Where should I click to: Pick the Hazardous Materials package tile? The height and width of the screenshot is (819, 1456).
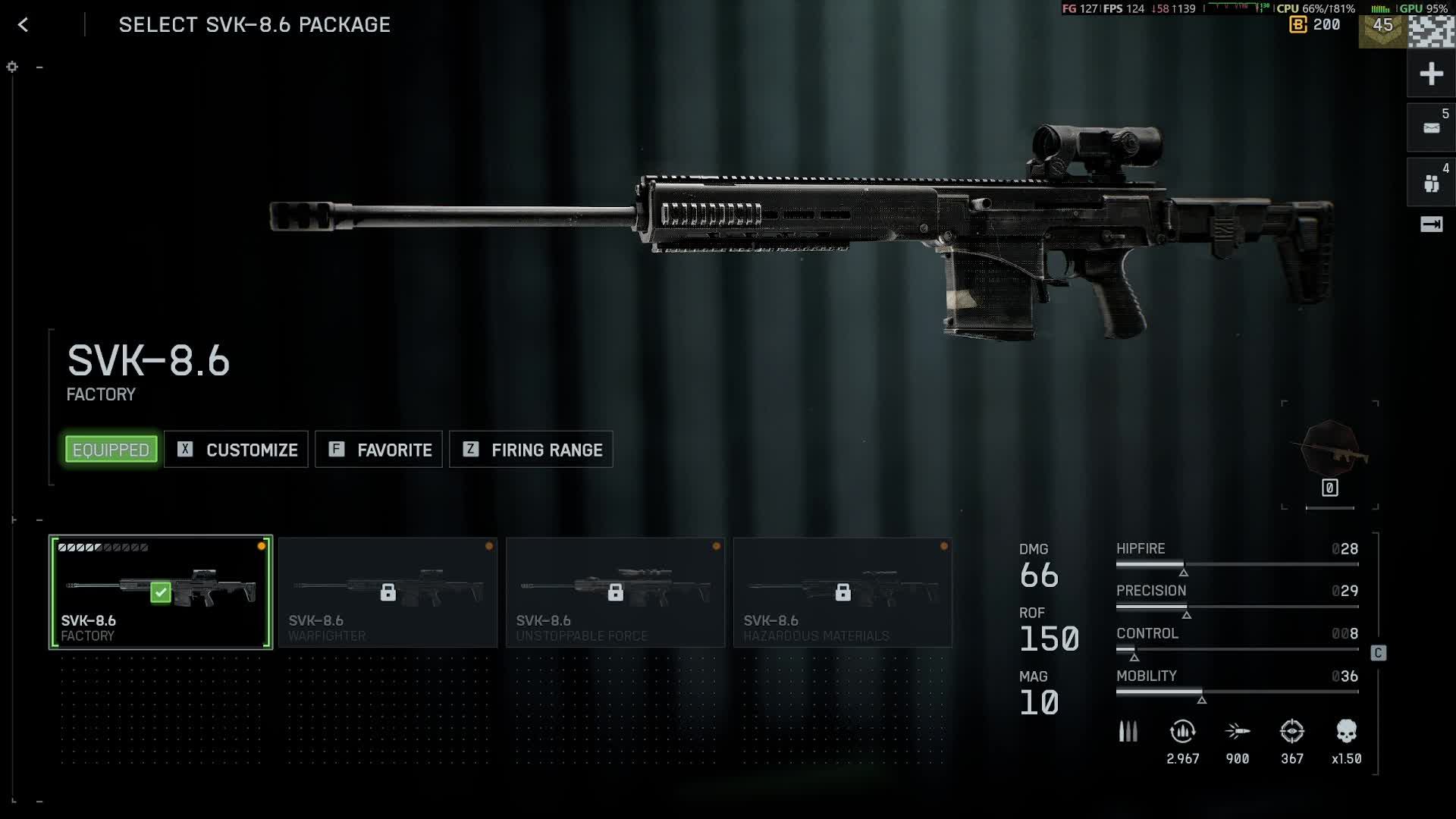(843, 592)
